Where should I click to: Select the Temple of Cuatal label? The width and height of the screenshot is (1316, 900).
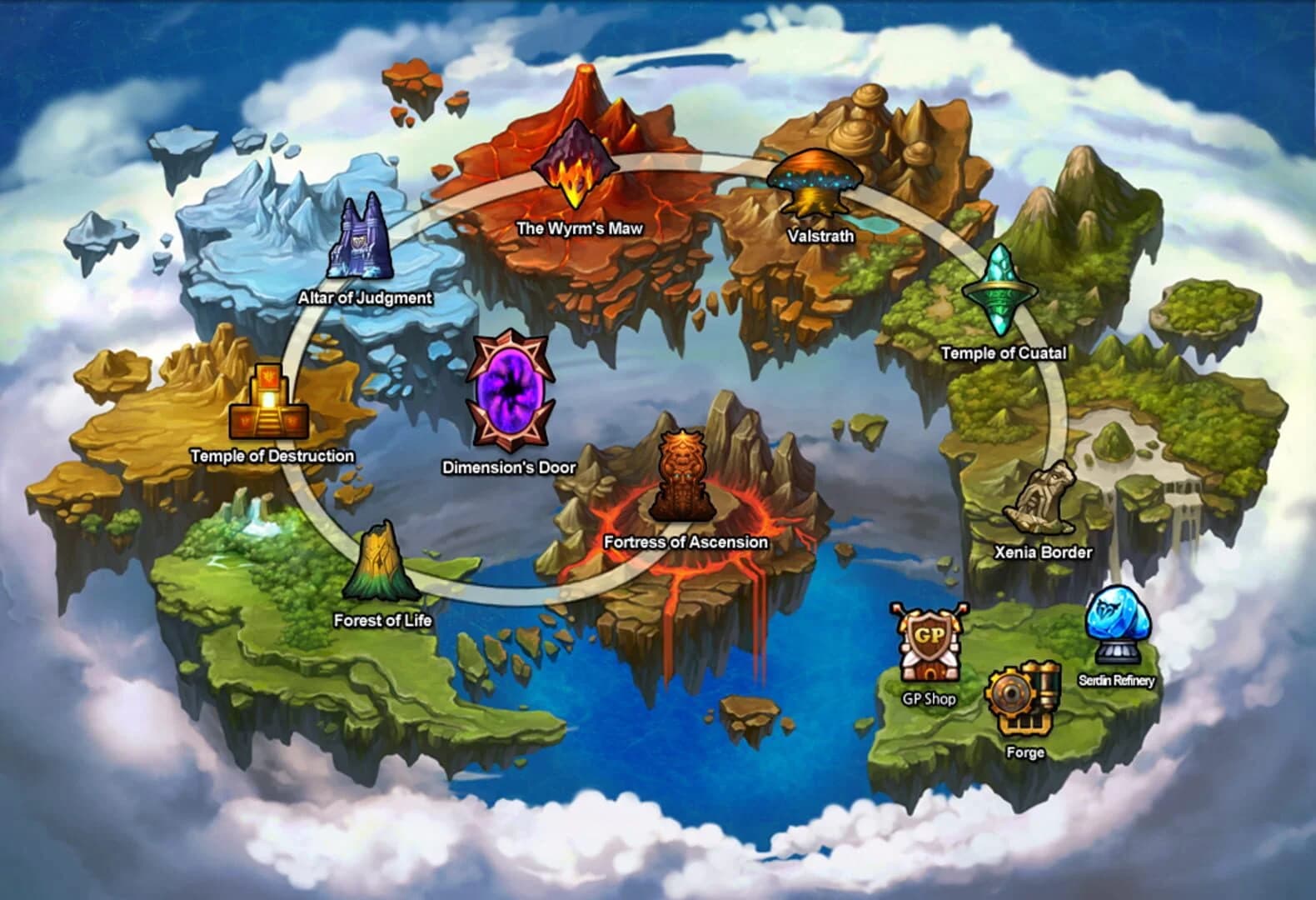point(1005,353)
